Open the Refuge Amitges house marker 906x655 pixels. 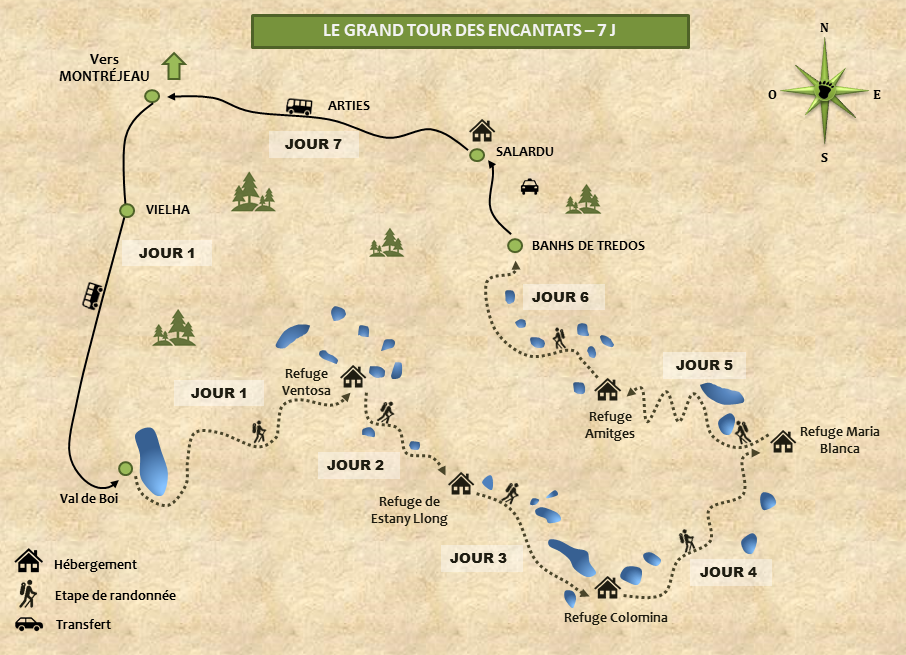(607, 390)
